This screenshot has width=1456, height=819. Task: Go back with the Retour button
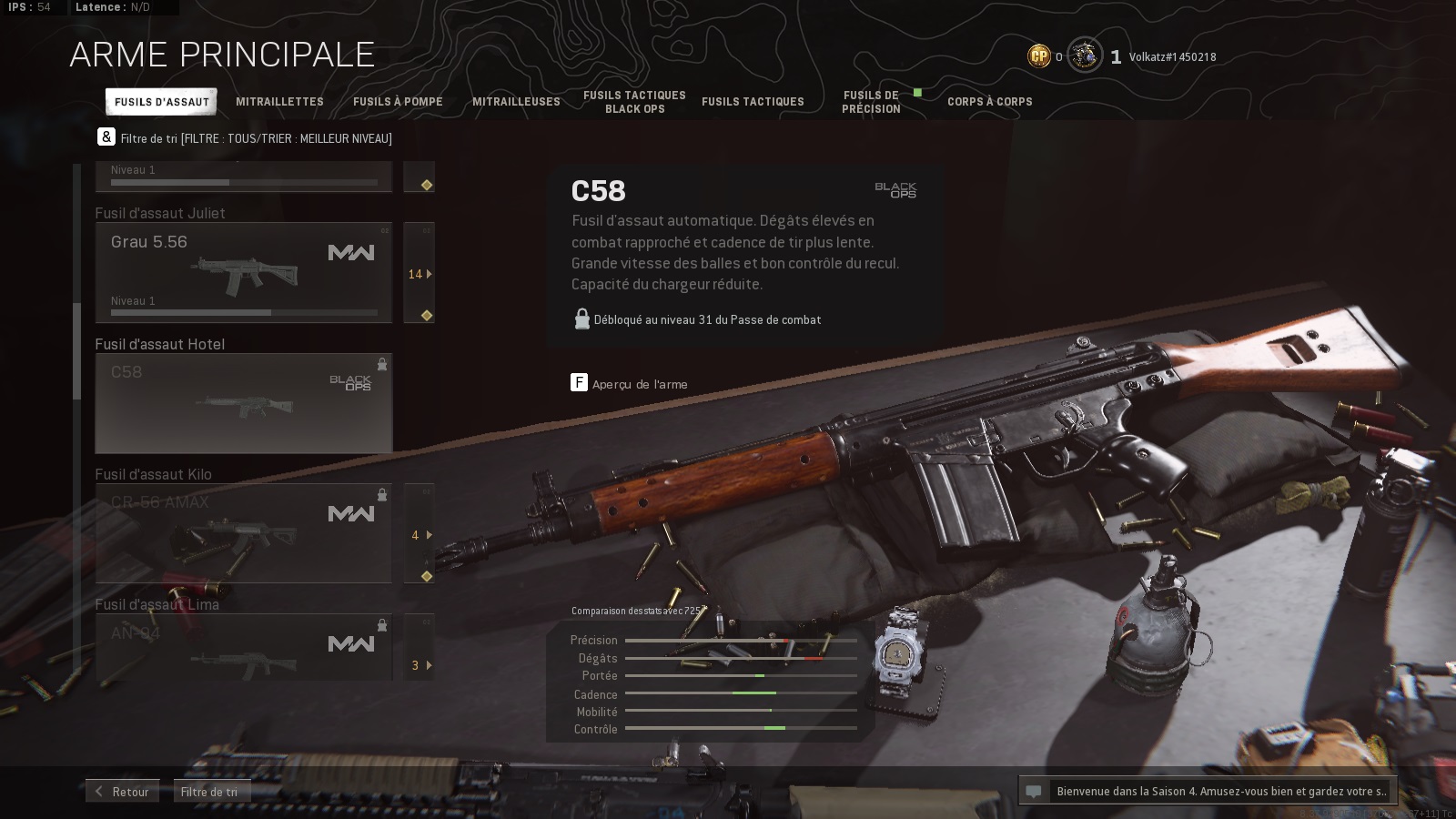(x=123, y=792)
